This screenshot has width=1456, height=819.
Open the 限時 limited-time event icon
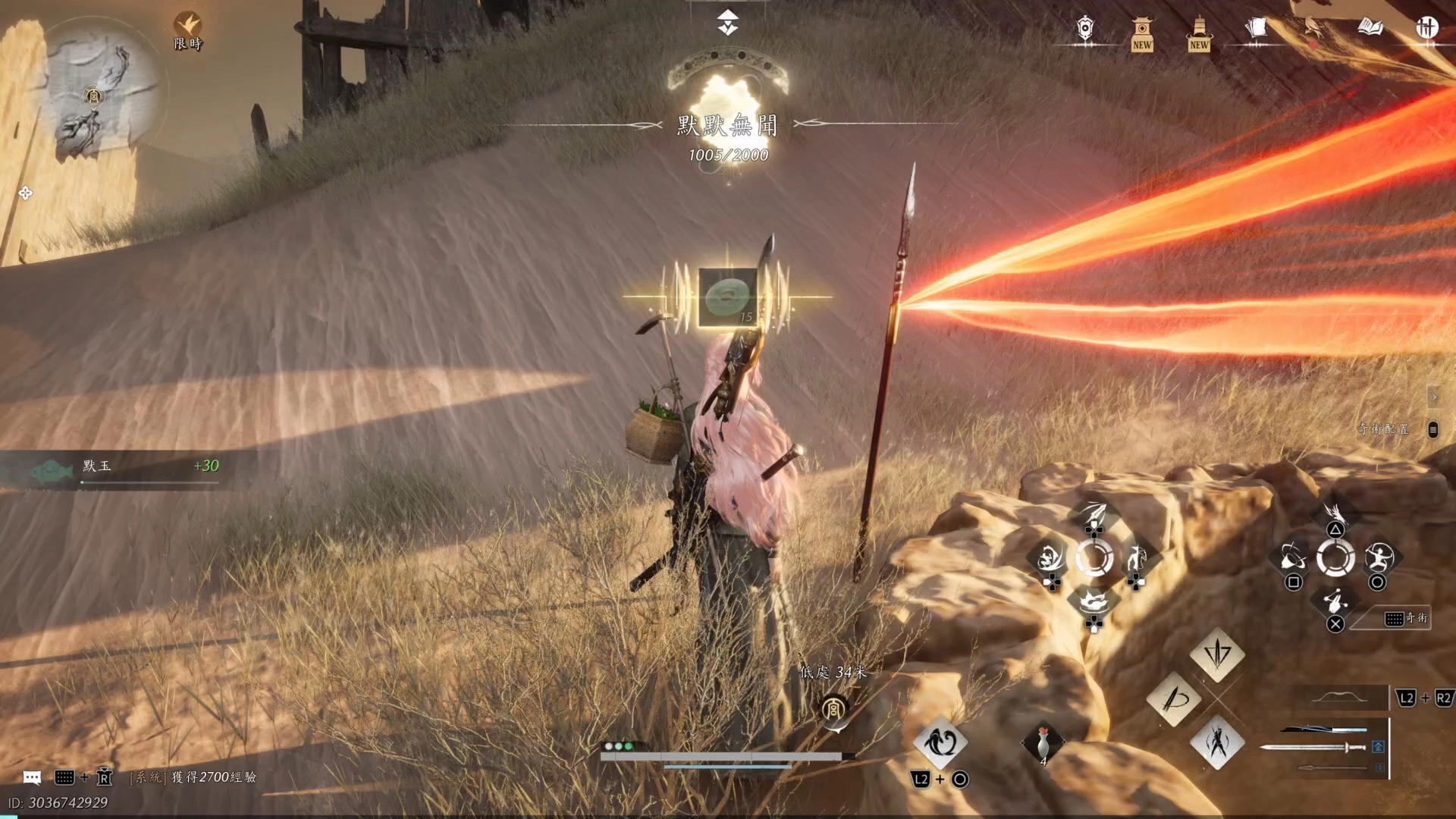[x=187, y=30]
